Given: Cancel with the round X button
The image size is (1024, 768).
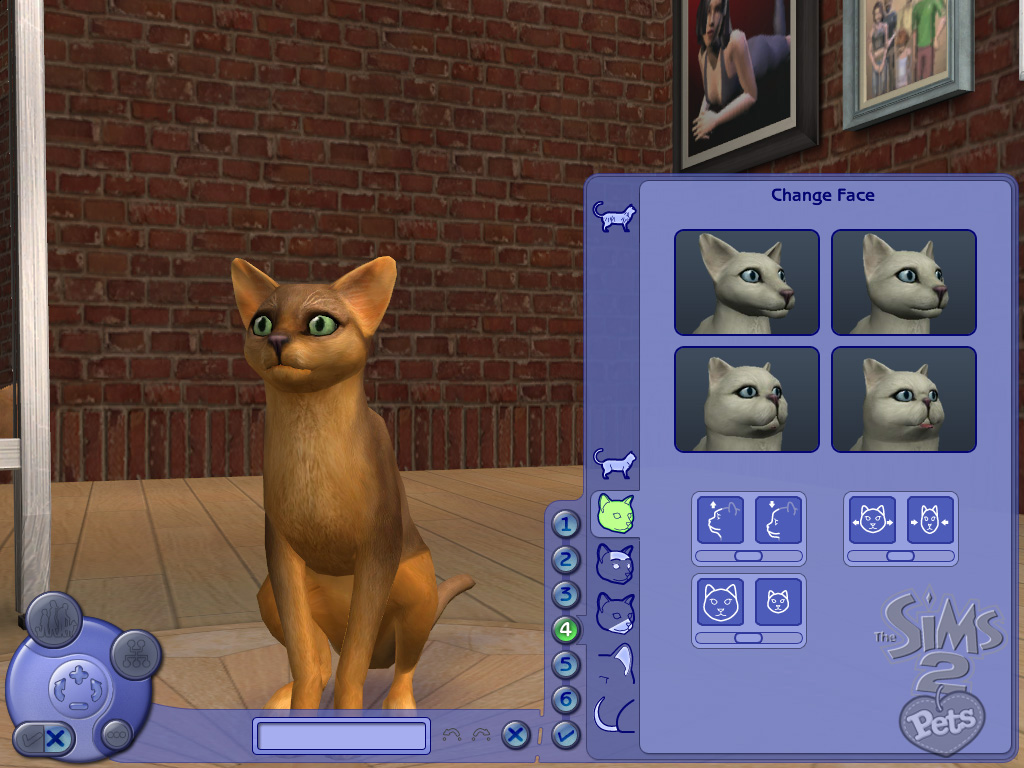Looking at the screenshot, I should [515, 735].
